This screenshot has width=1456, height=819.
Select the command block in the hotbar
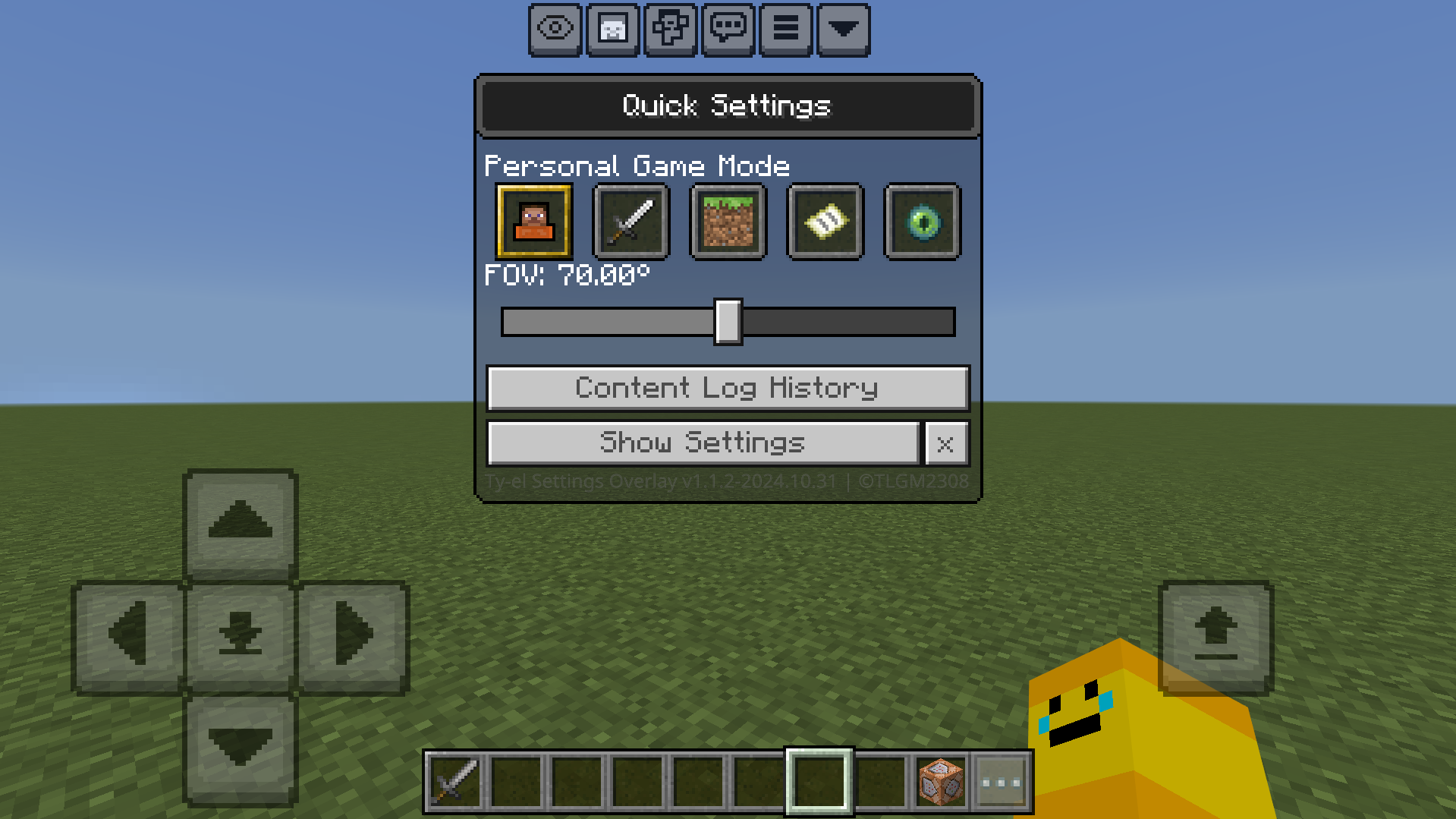pyautogui.click(x=939, y=780)
